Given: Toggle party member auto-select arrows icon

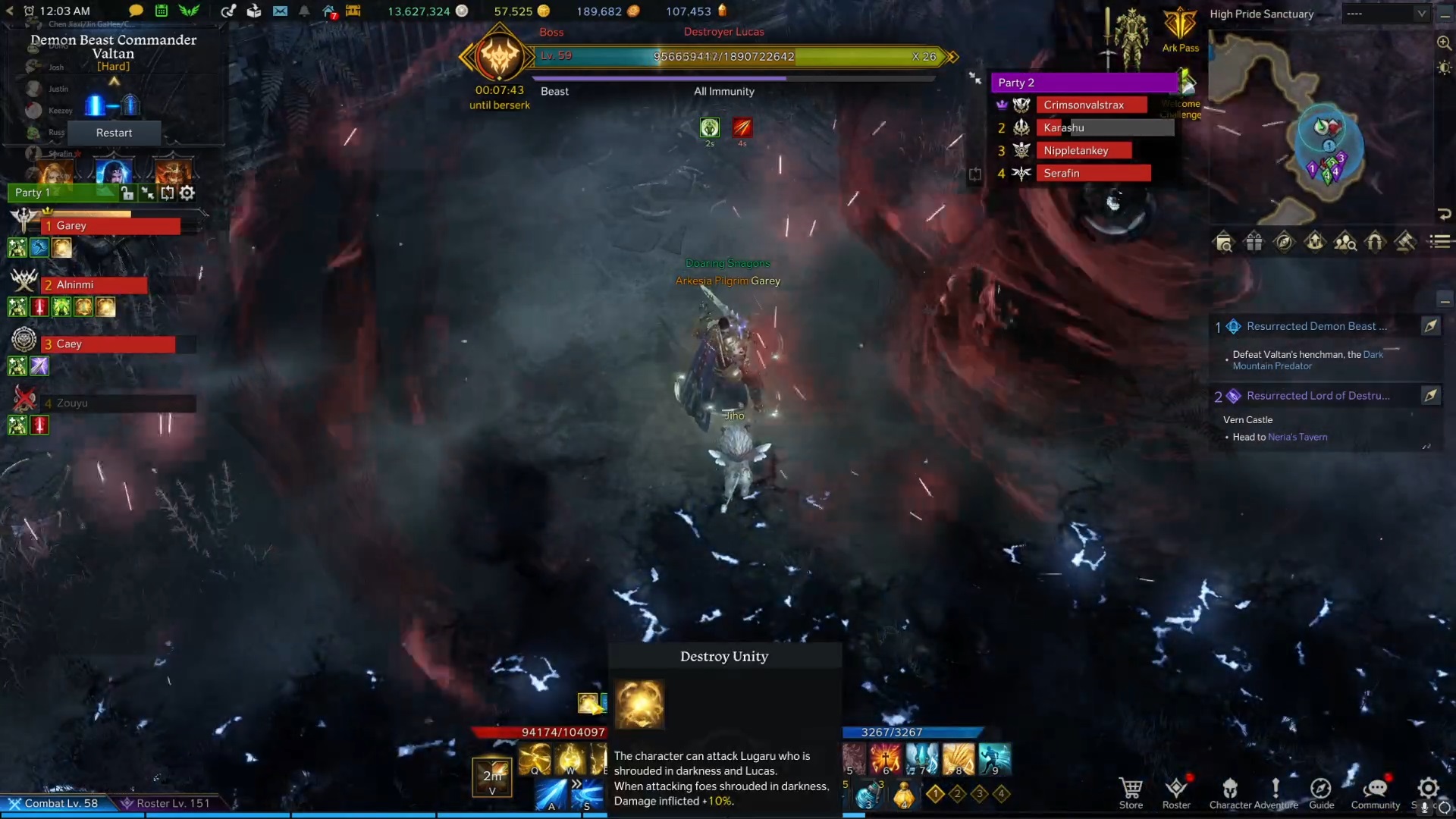Looking at the screenshot, I should [148, 193].
